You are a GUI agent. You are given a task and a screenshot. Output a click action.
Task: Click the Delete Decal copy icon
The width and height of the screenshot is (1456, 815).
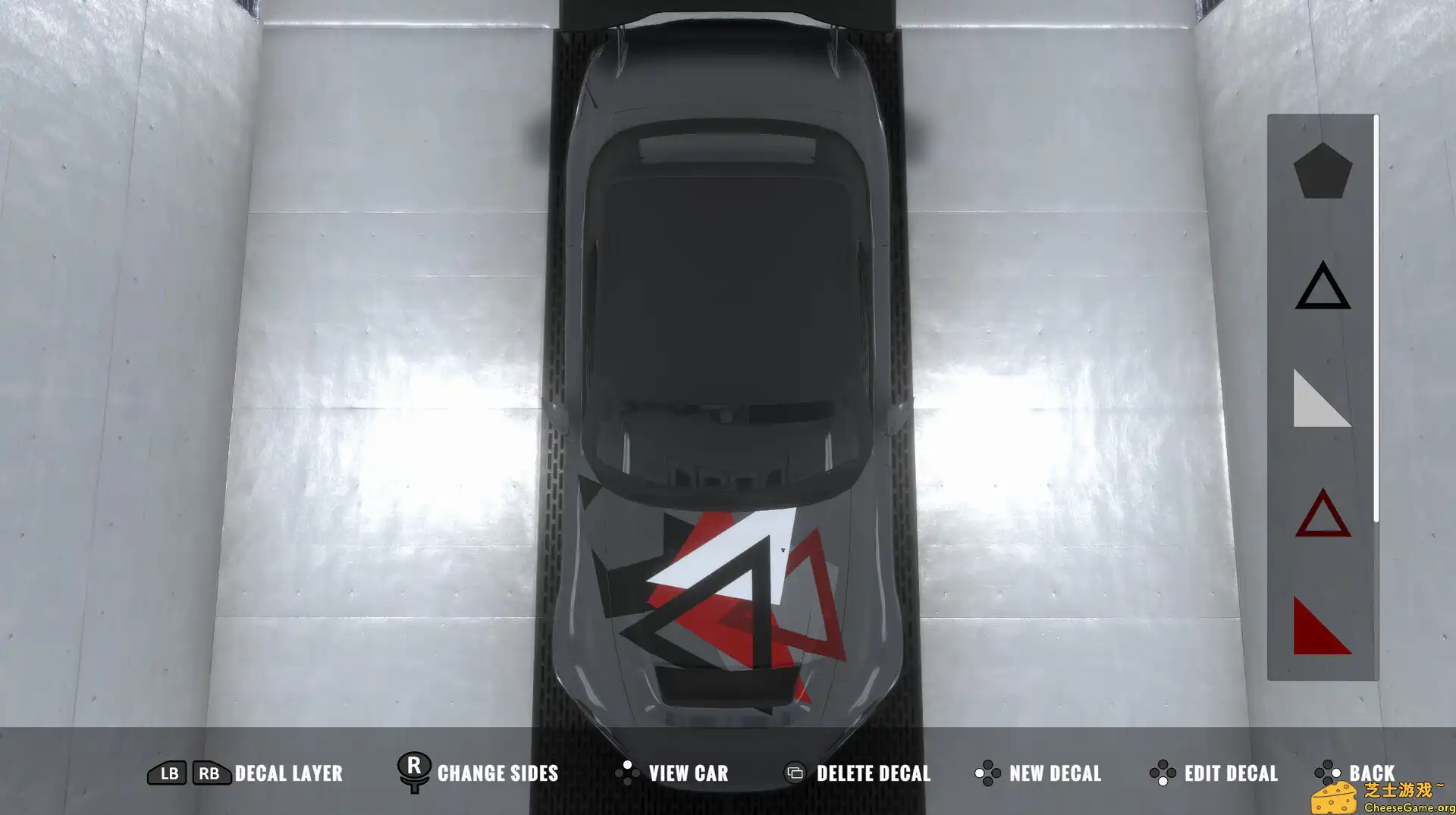(795, 773)
